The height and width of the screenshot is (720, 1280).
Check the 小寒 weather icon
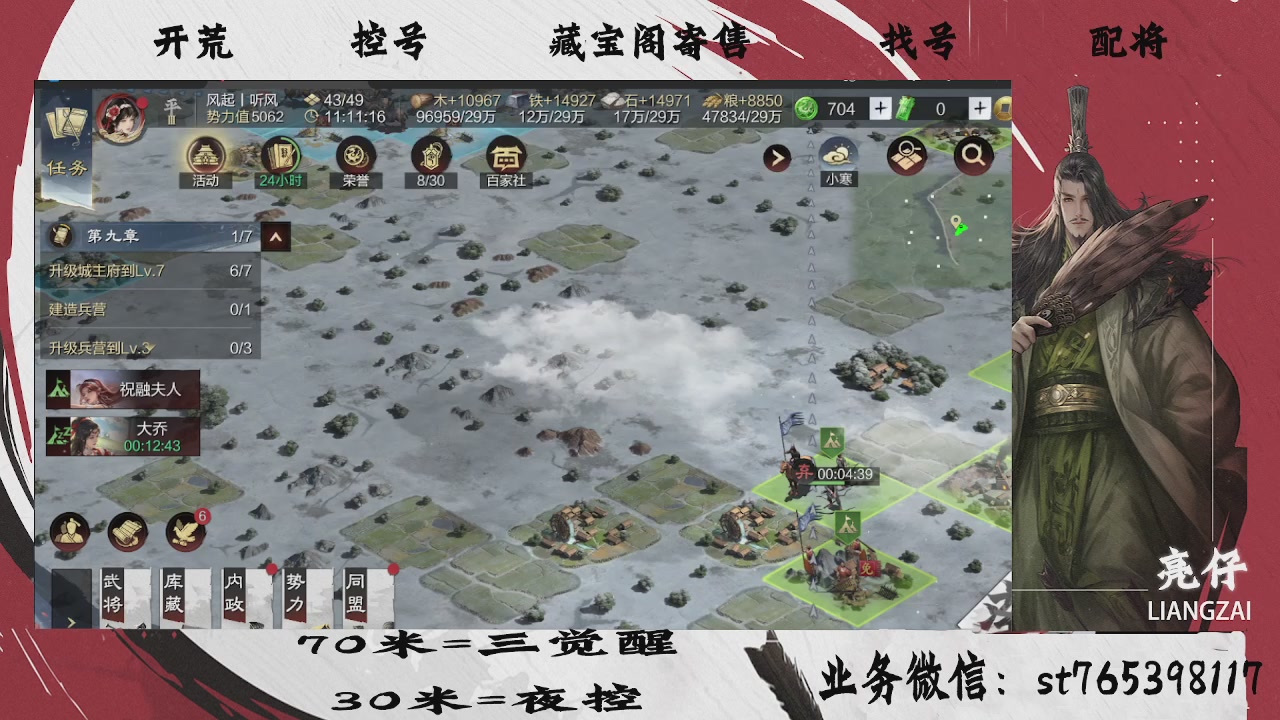click(x=840, y=157)
